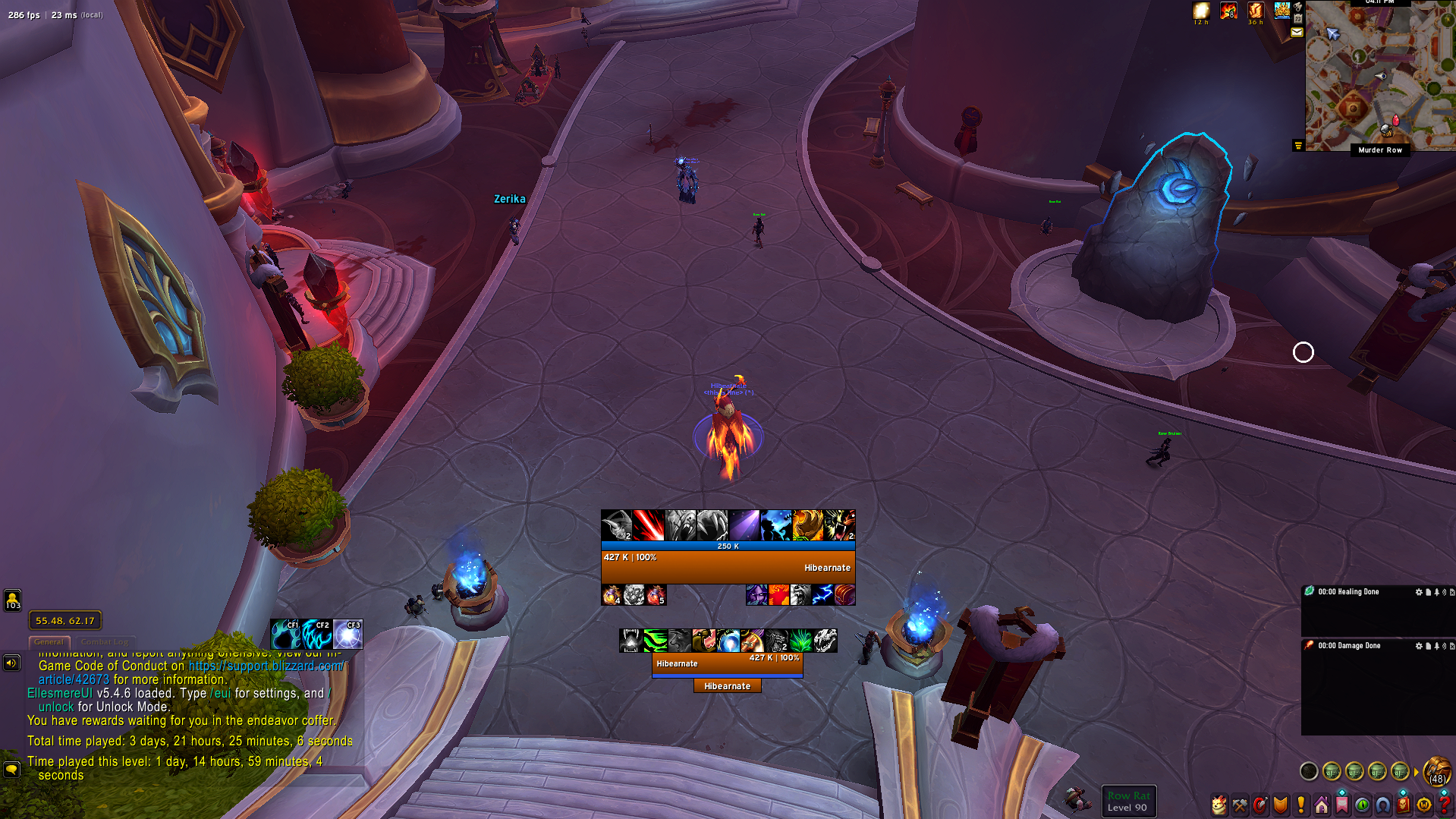Screen dimensions: 1456x819
Task: Switch to the Combat Log chat tab
Action: [x=105, y=642]
